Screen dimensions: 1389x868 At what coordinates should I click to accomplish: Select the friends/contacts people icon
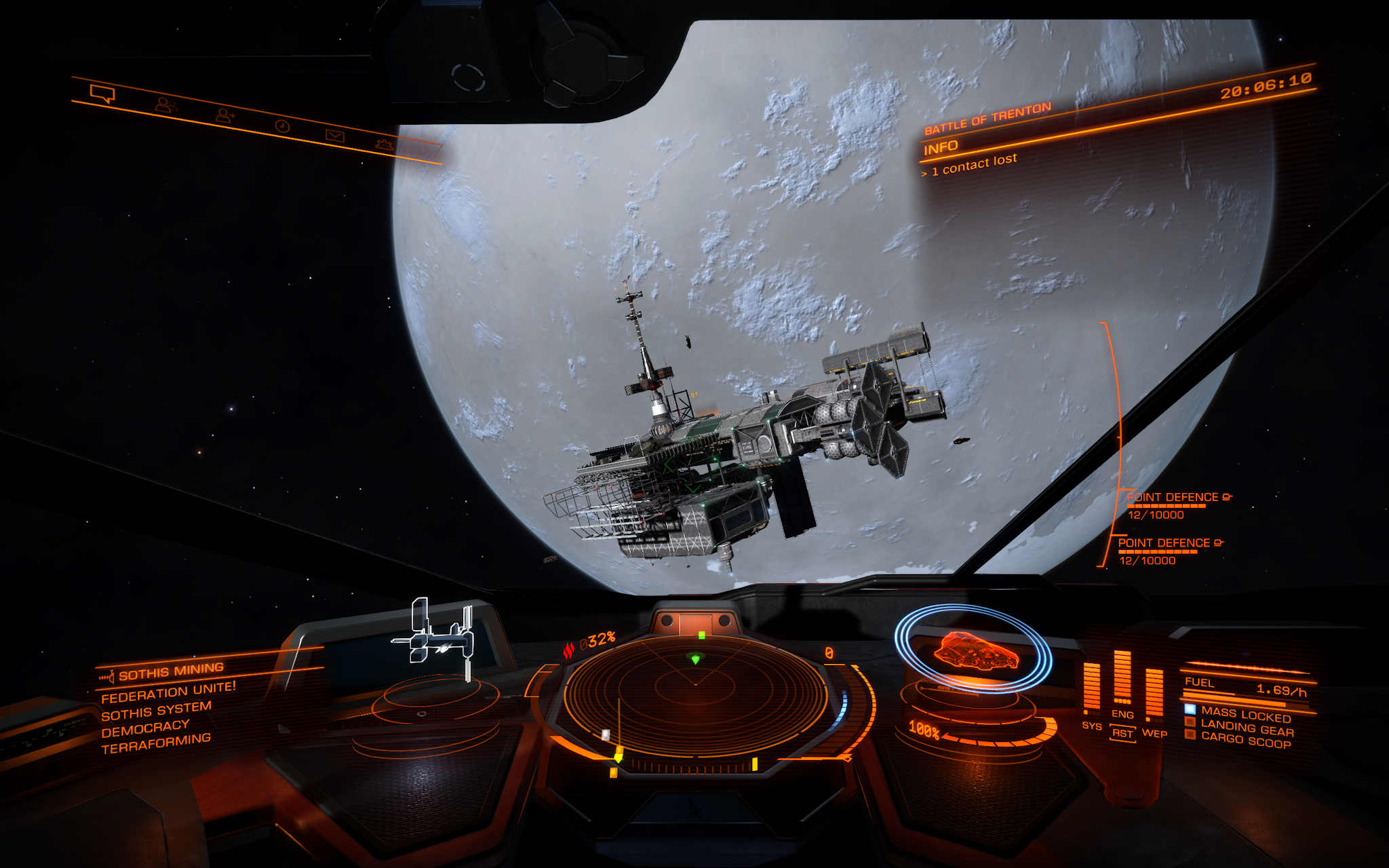point(166,106)
